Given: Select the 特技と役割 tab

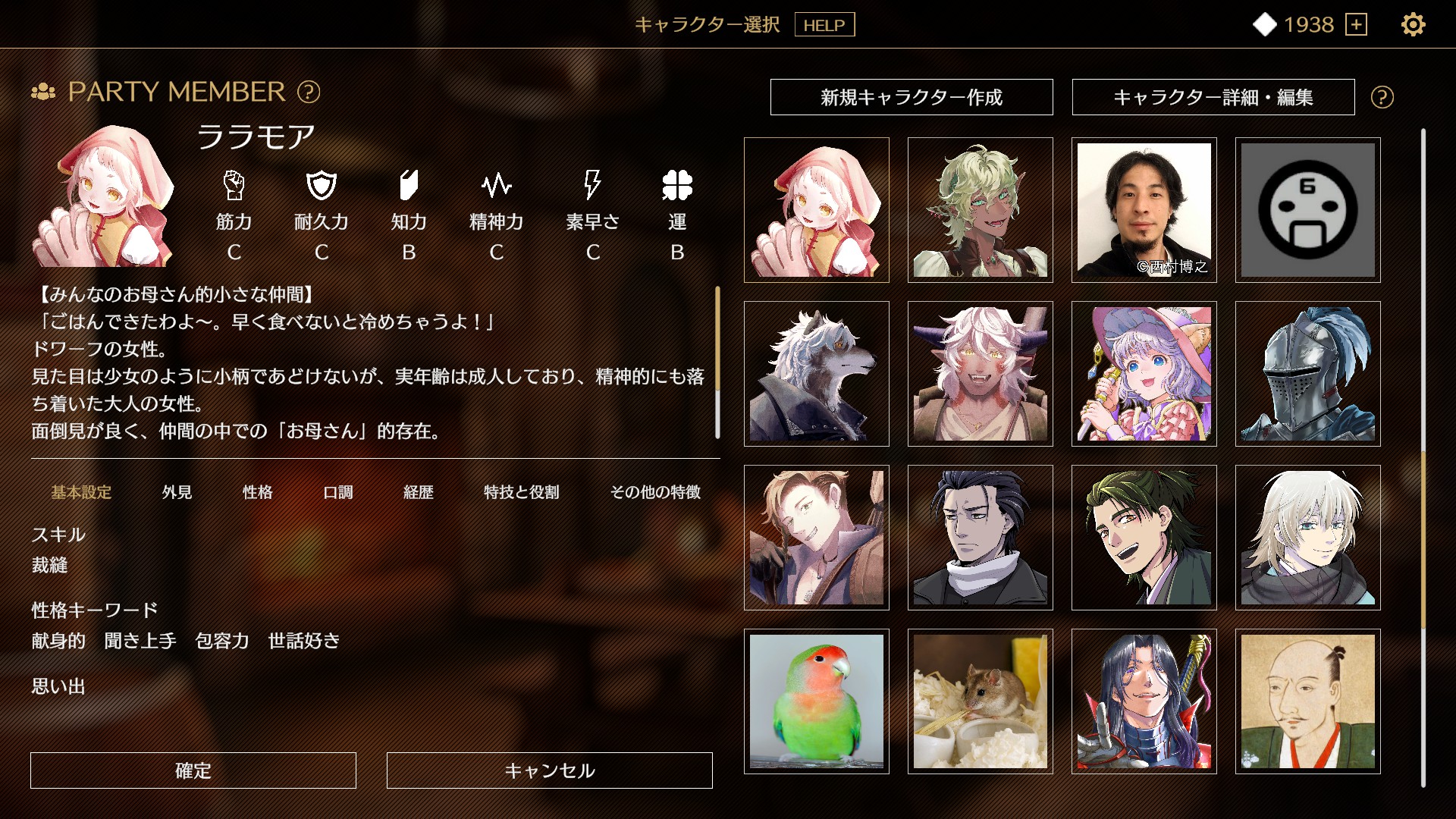Looking at the screenshot, I should (519, 492).
